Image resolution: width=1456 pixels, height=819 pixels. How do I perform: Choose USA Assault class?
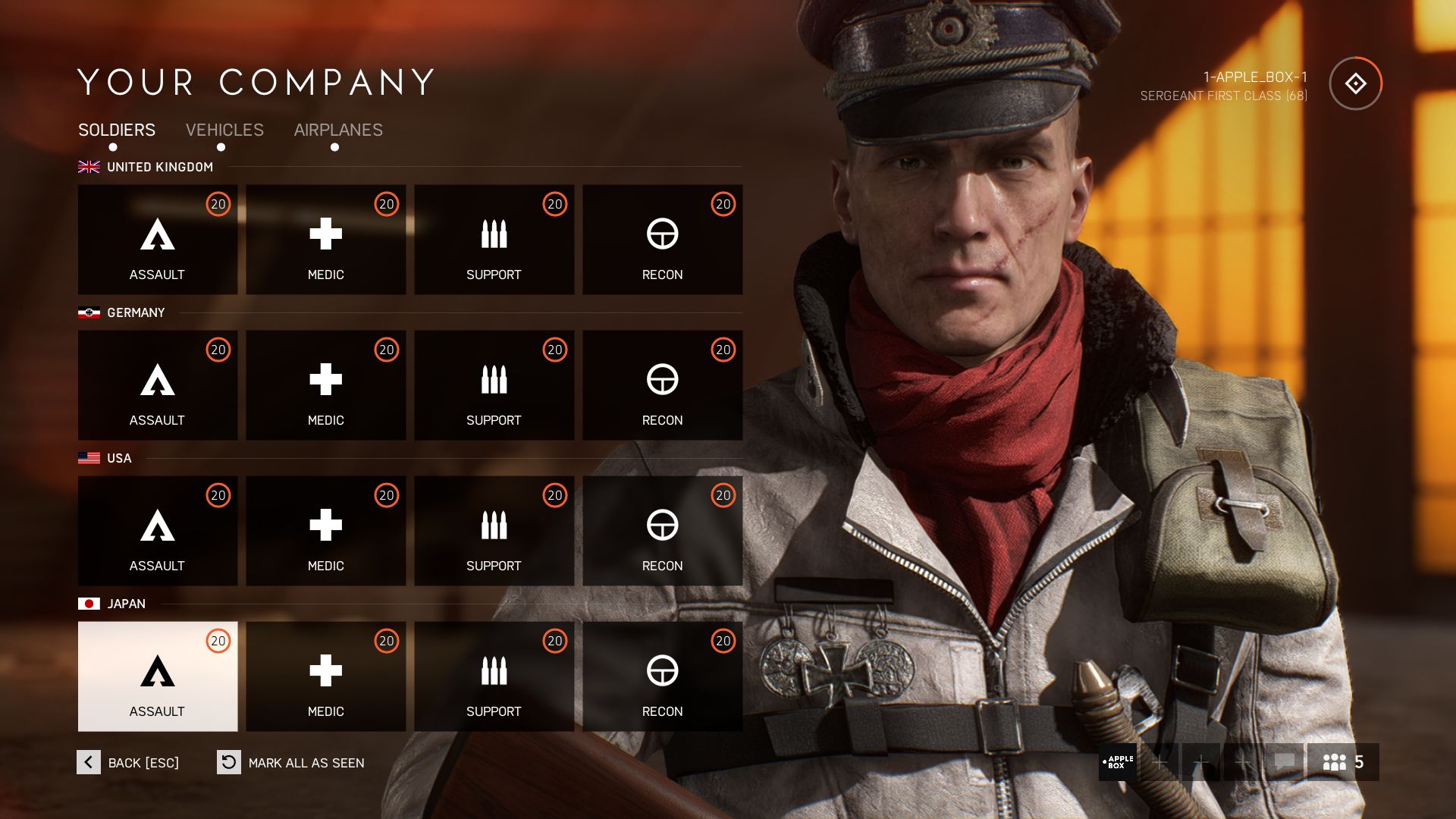(x=158, y=531)
